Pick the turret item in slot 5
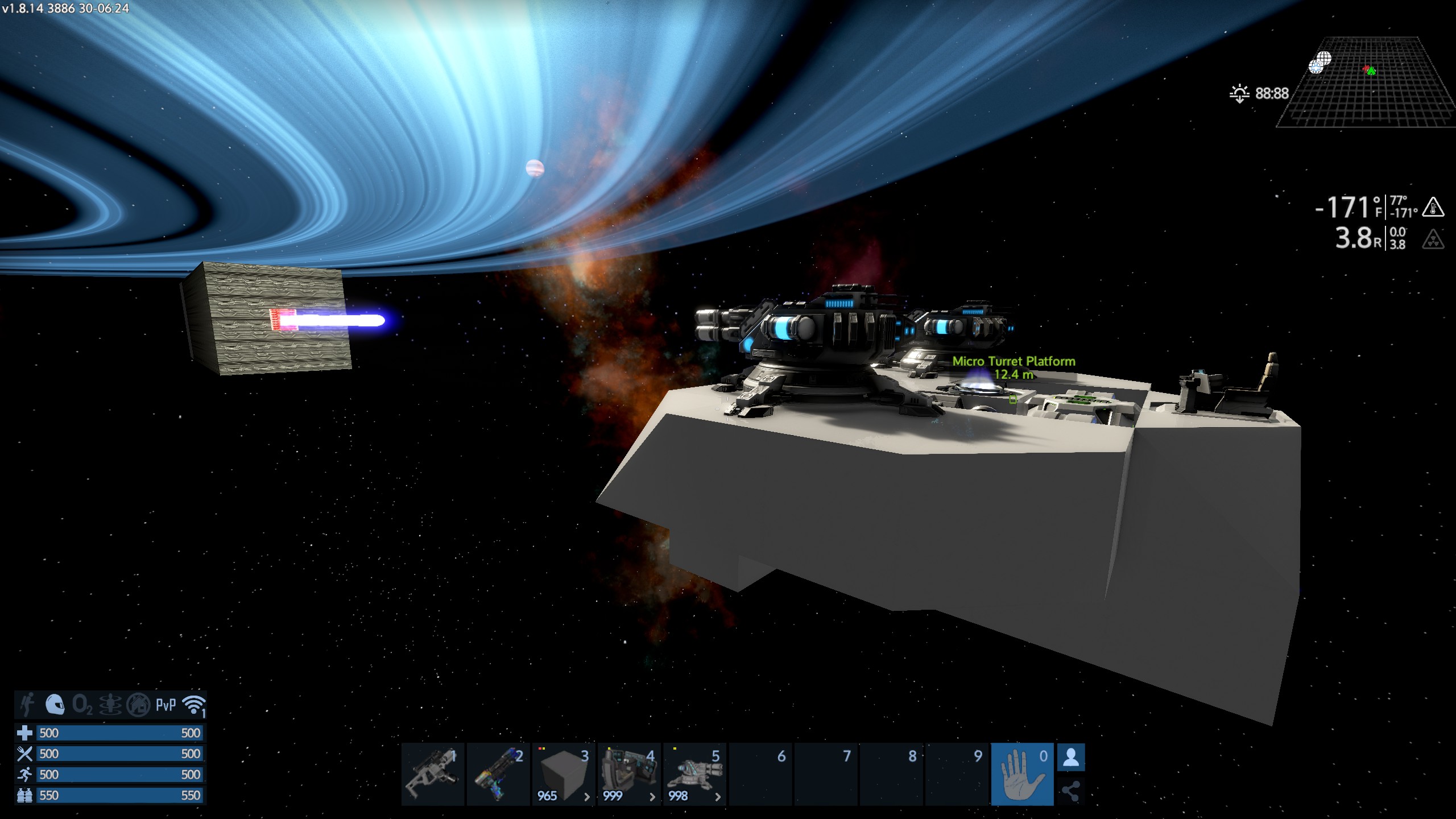Image resolution: width=1456 pixels, height=819 pixels. click(x=694, y=773)
